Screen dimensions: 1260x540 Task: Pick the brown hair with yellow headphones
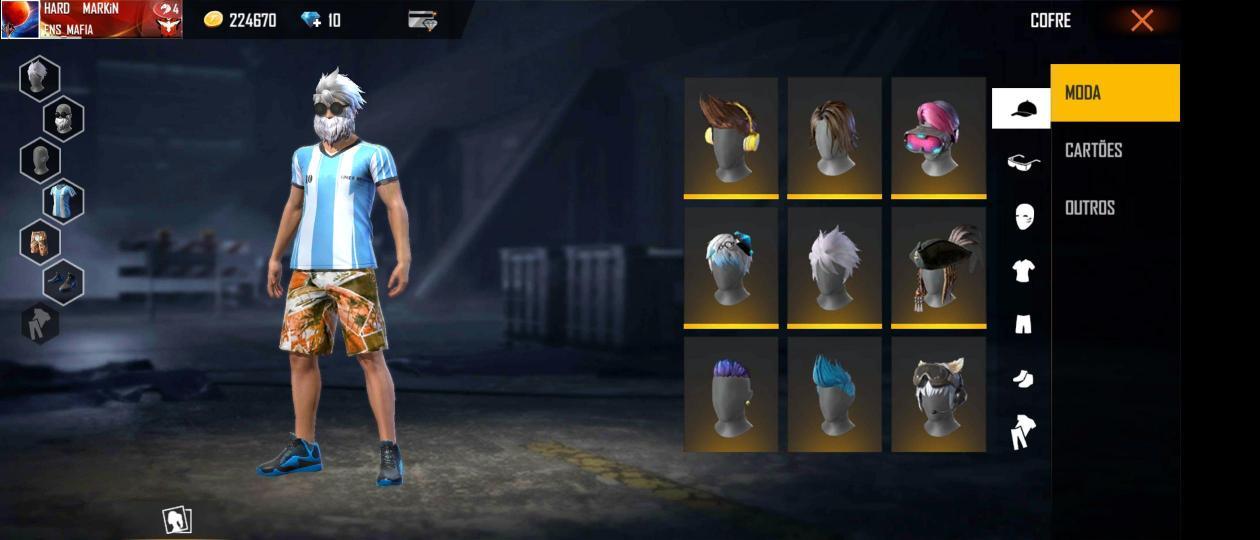[x=731, y=137]
